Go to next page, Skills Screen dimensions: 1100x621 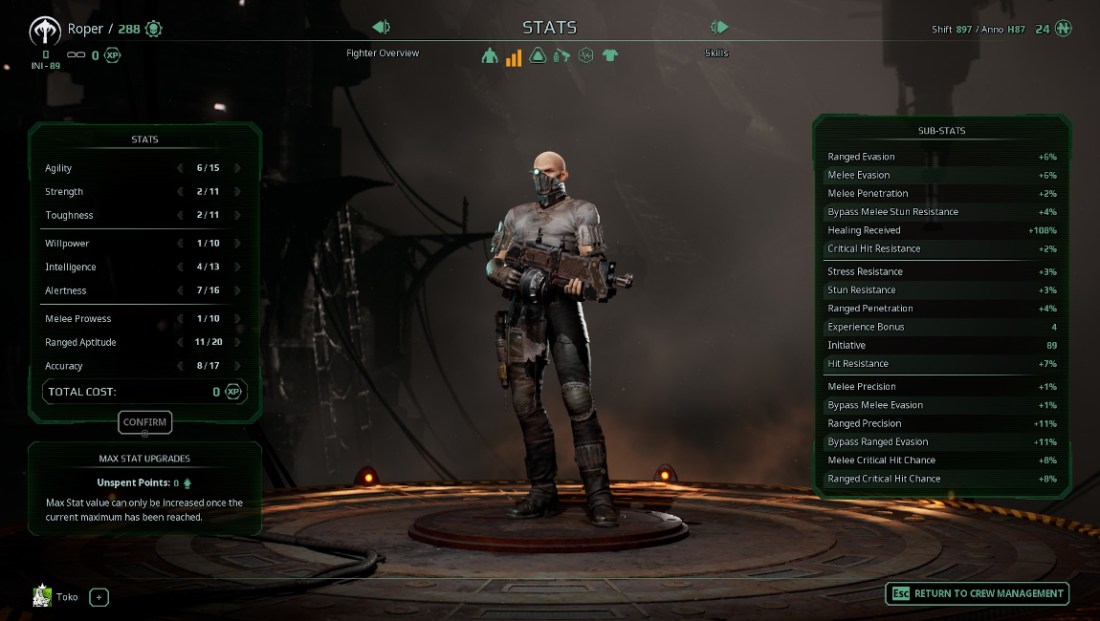click(719, 27)
